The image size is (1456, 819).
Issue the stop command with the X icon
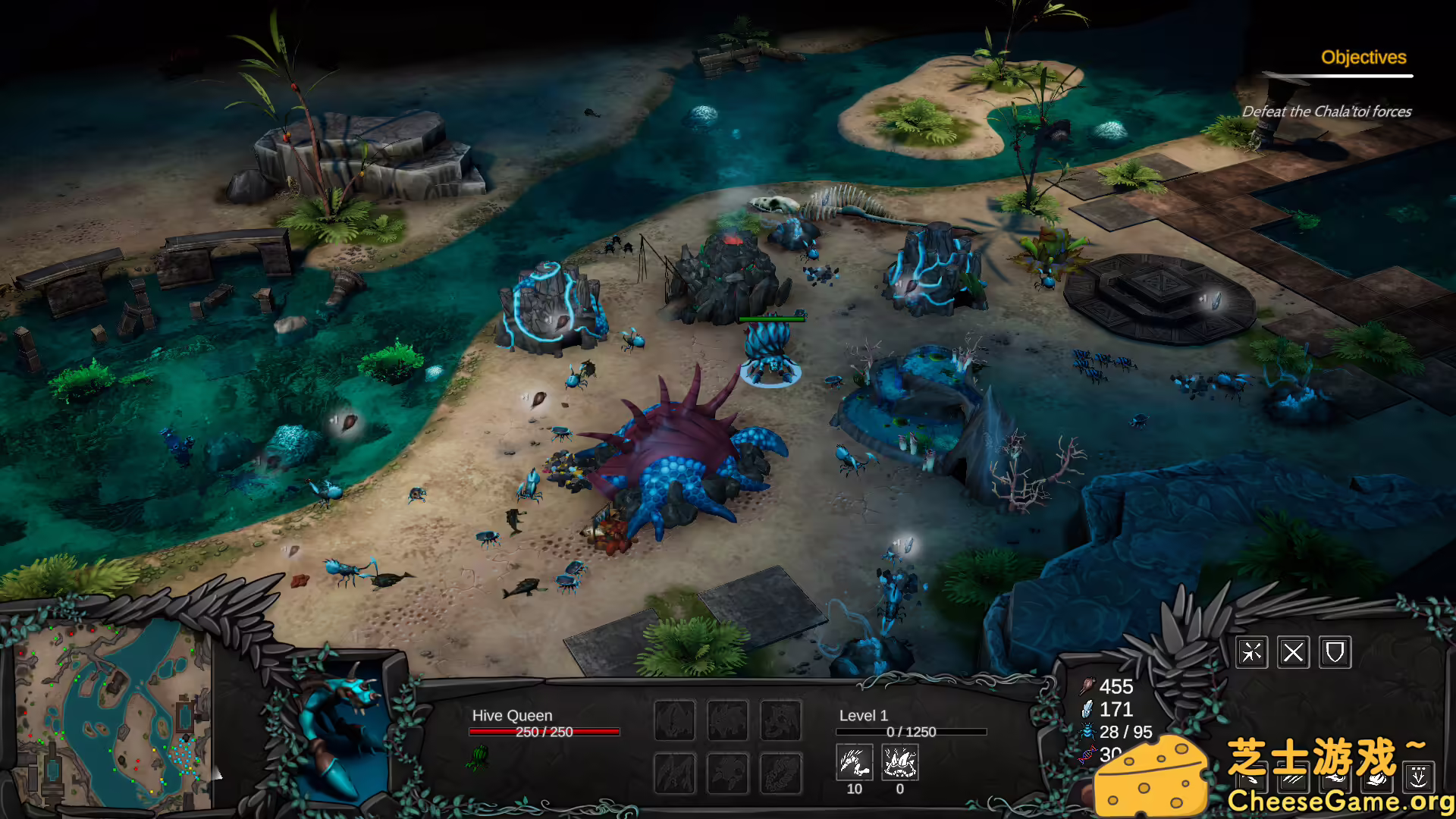[x=1293, y=652]
